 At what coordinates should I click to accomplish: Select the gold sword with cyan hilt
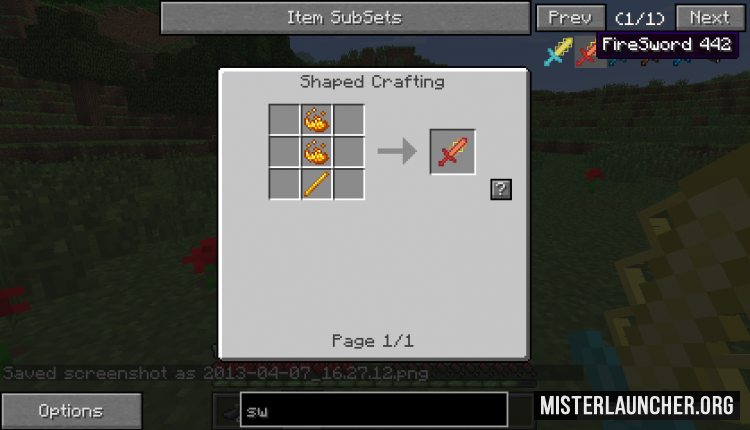(557, 52)
